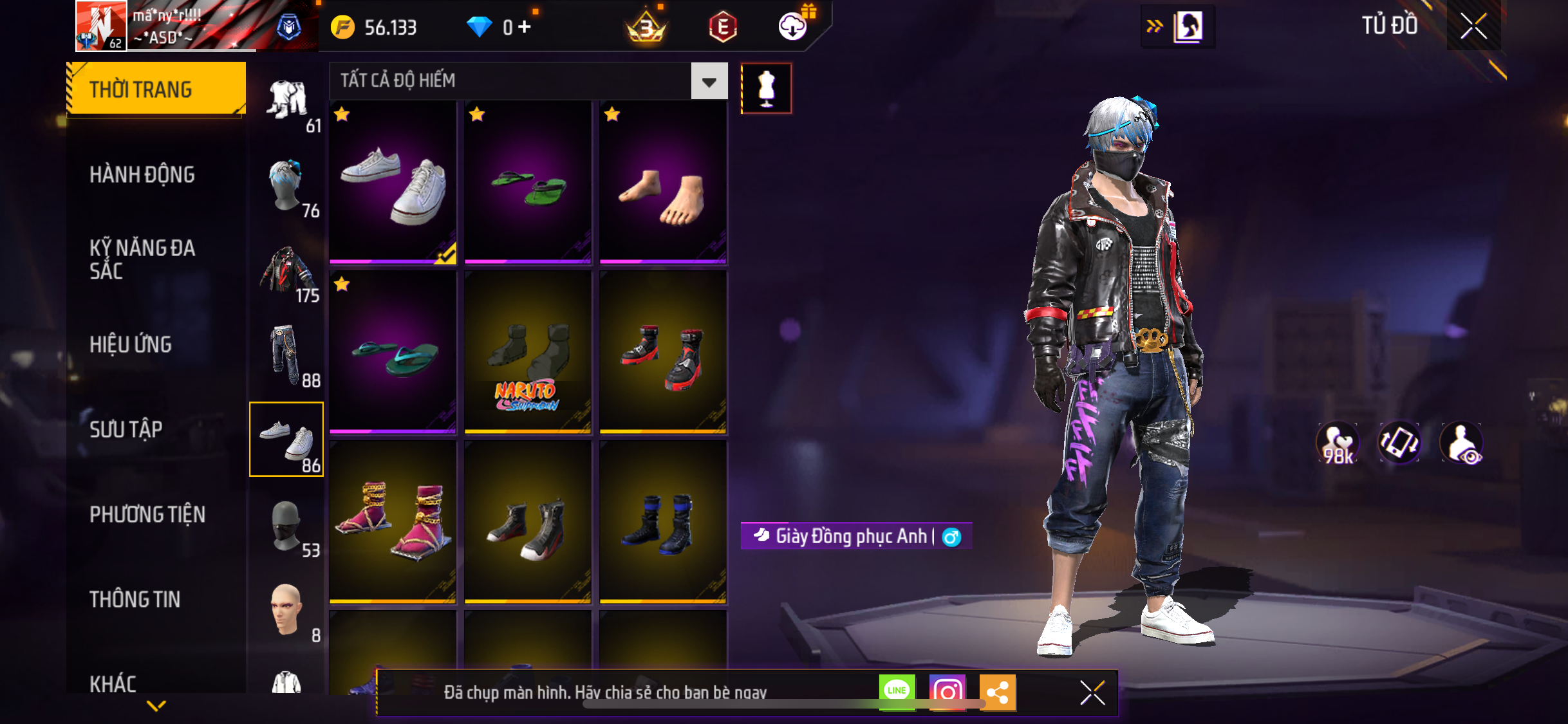The height and width of the screenshot is (724, 1568).
Task: Select the Naruto Shippuden shoes
Action: click(x=528, y=352)
